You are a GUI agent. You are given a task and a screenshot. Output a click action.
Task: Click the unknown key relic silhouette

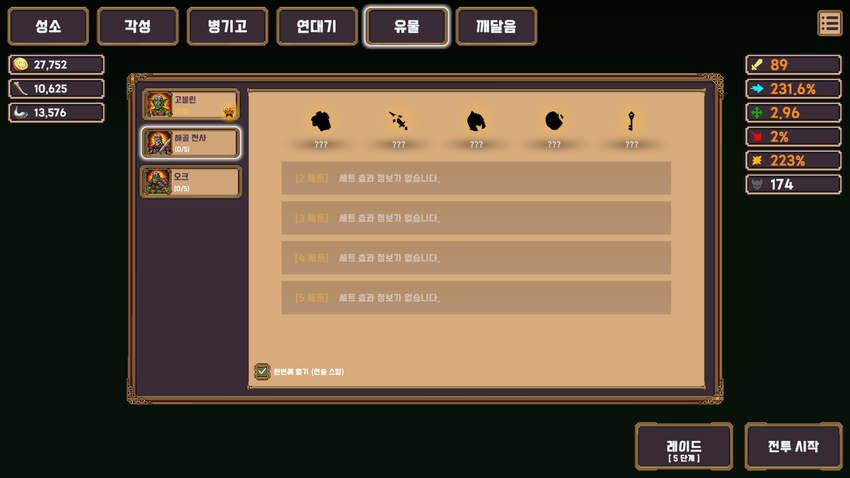point(631,122)
